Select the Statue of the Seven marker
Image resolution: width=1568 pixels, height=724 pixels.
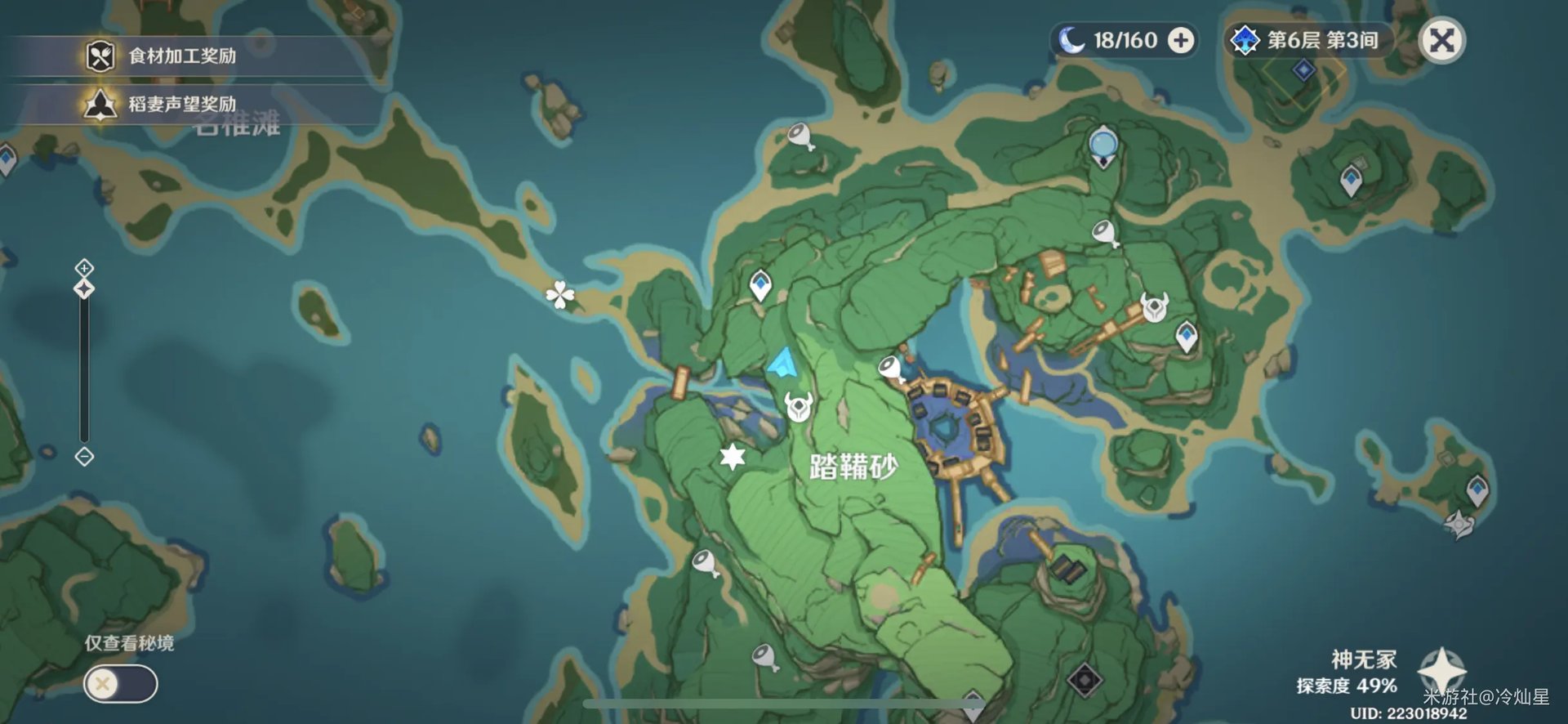pyautogui.click(x=1103, y=145)
